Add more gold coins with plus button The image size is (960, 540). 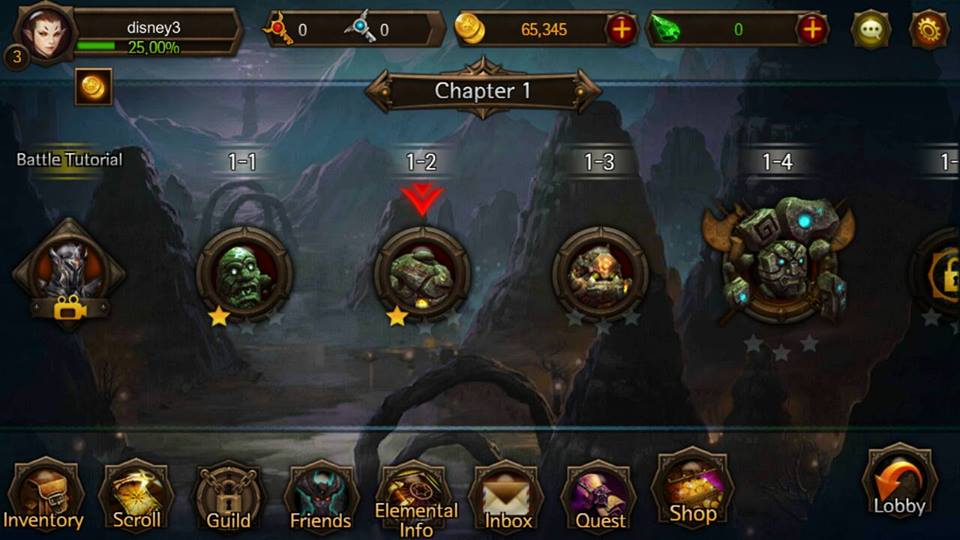coord(621,30)
